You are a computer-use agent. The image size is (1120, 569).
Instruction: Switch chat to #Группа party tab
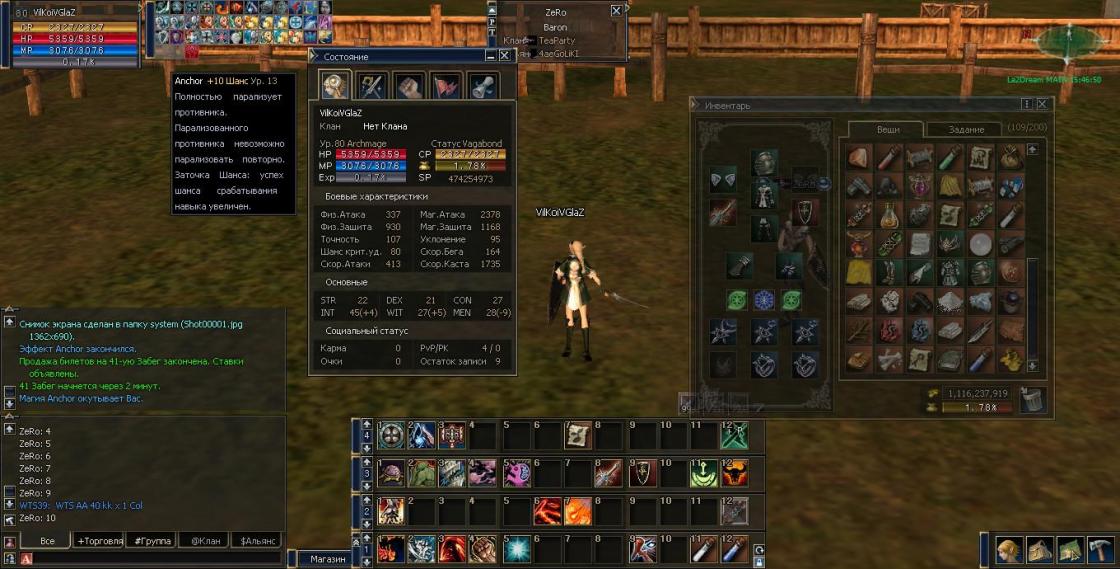pos(152,540)
